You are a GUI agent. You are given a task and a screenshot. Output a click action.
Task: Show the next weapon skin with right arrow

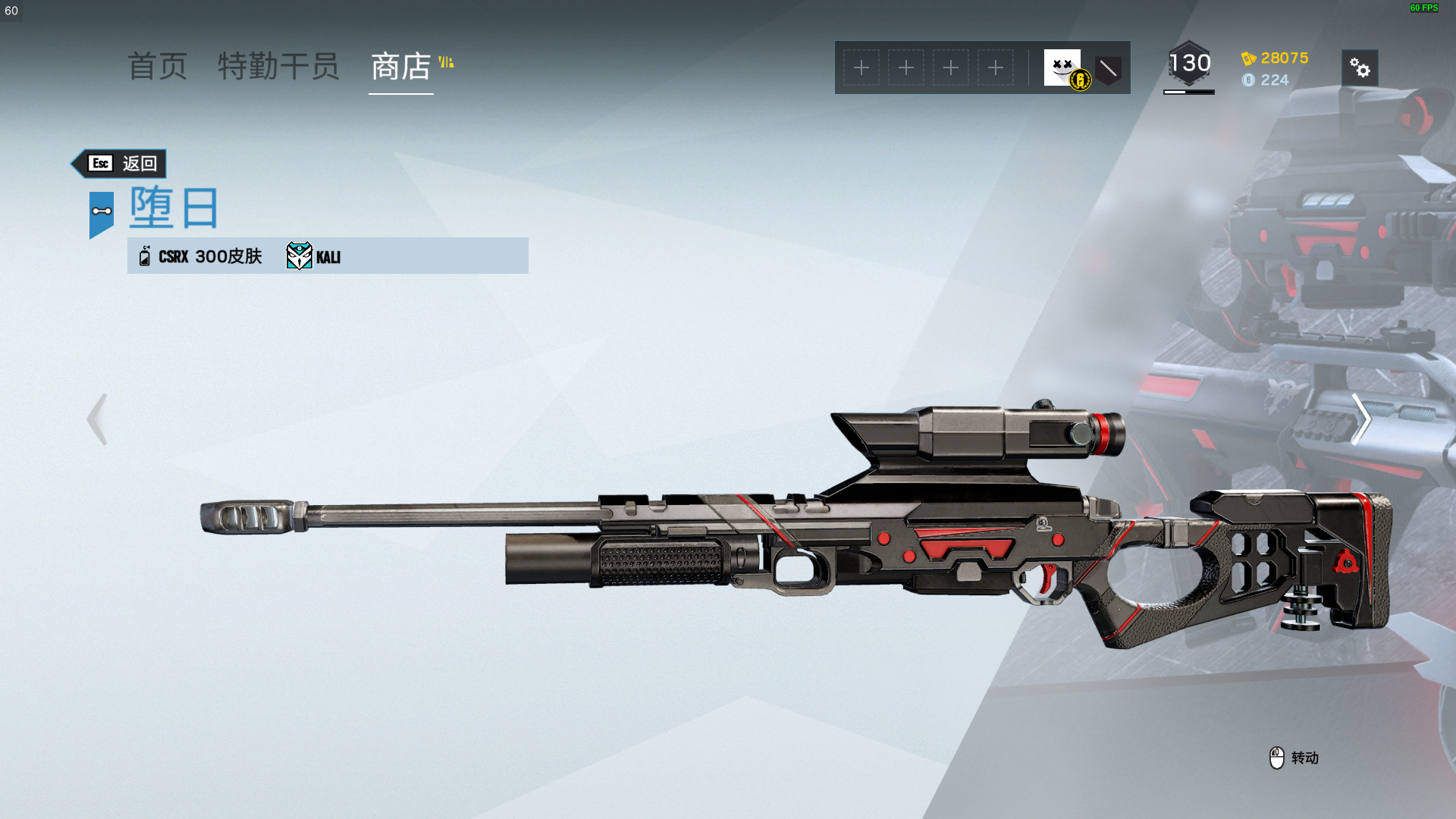[x=1361, y=419]
